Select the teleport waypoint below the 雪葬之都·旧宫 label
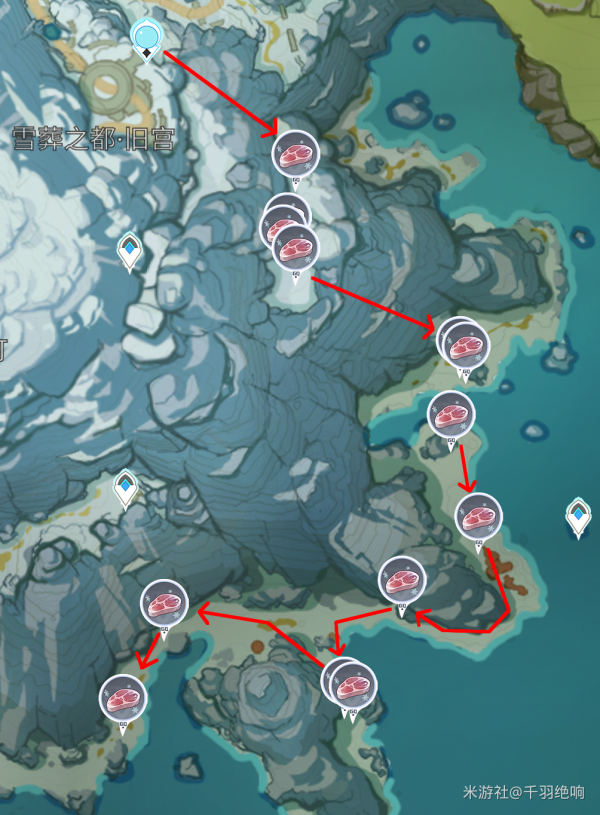The height and width of the screenshot is (815, 600). click(130, 250)
